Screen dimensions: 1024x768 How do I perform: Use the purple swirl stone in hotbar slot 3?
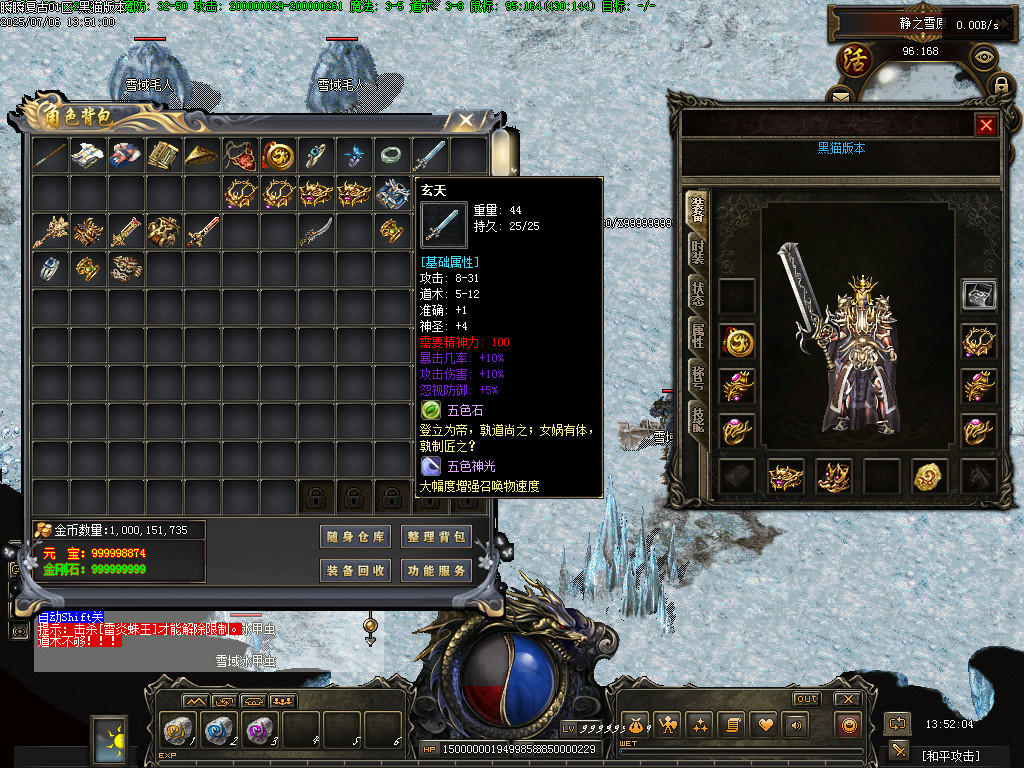258,729
